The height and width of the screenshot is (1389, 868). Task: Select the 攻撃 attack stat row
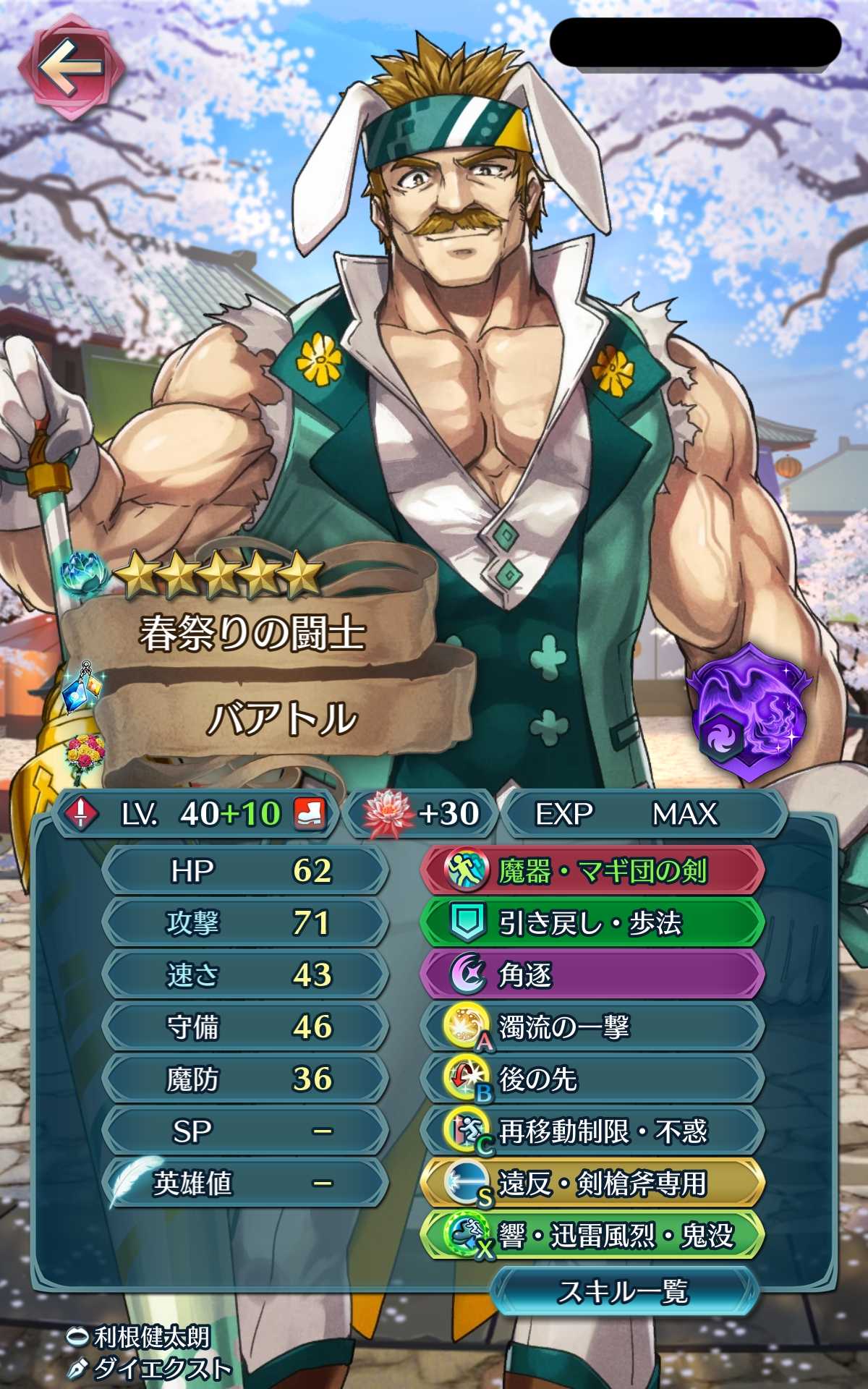pos(246,922)
